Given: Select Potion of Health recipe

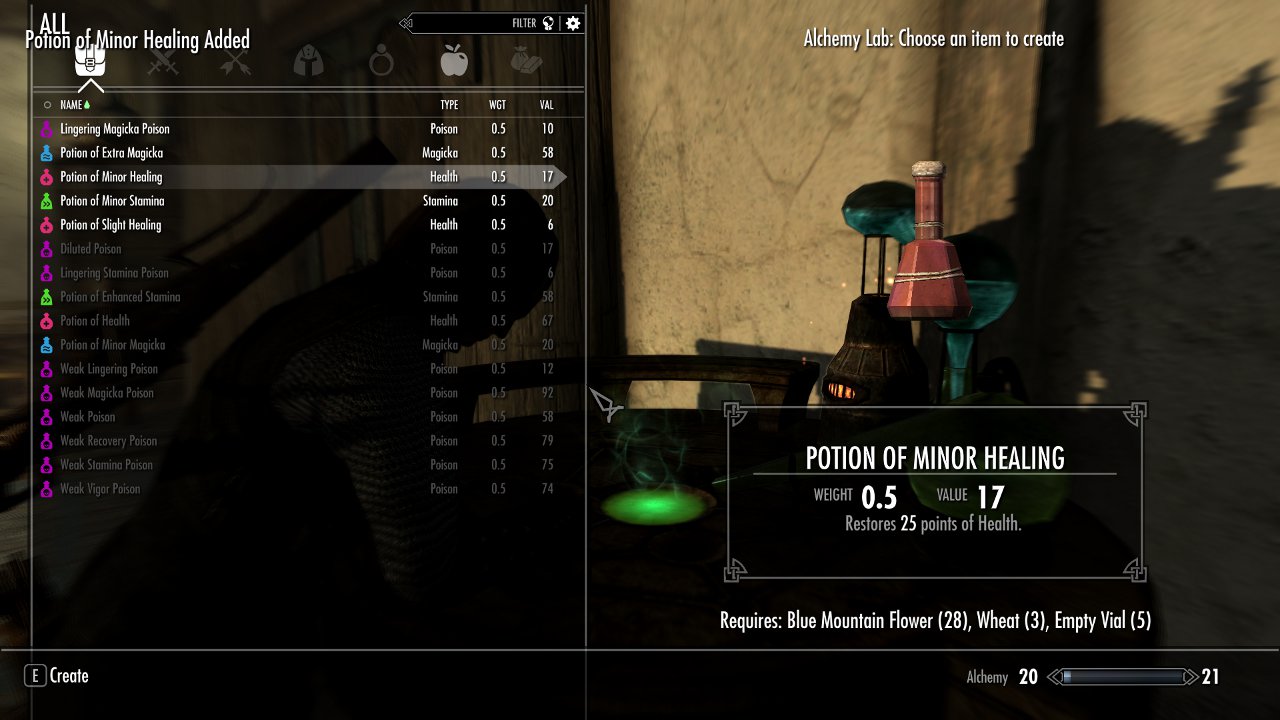Looking at the screenshot, I should pos(95,321).
